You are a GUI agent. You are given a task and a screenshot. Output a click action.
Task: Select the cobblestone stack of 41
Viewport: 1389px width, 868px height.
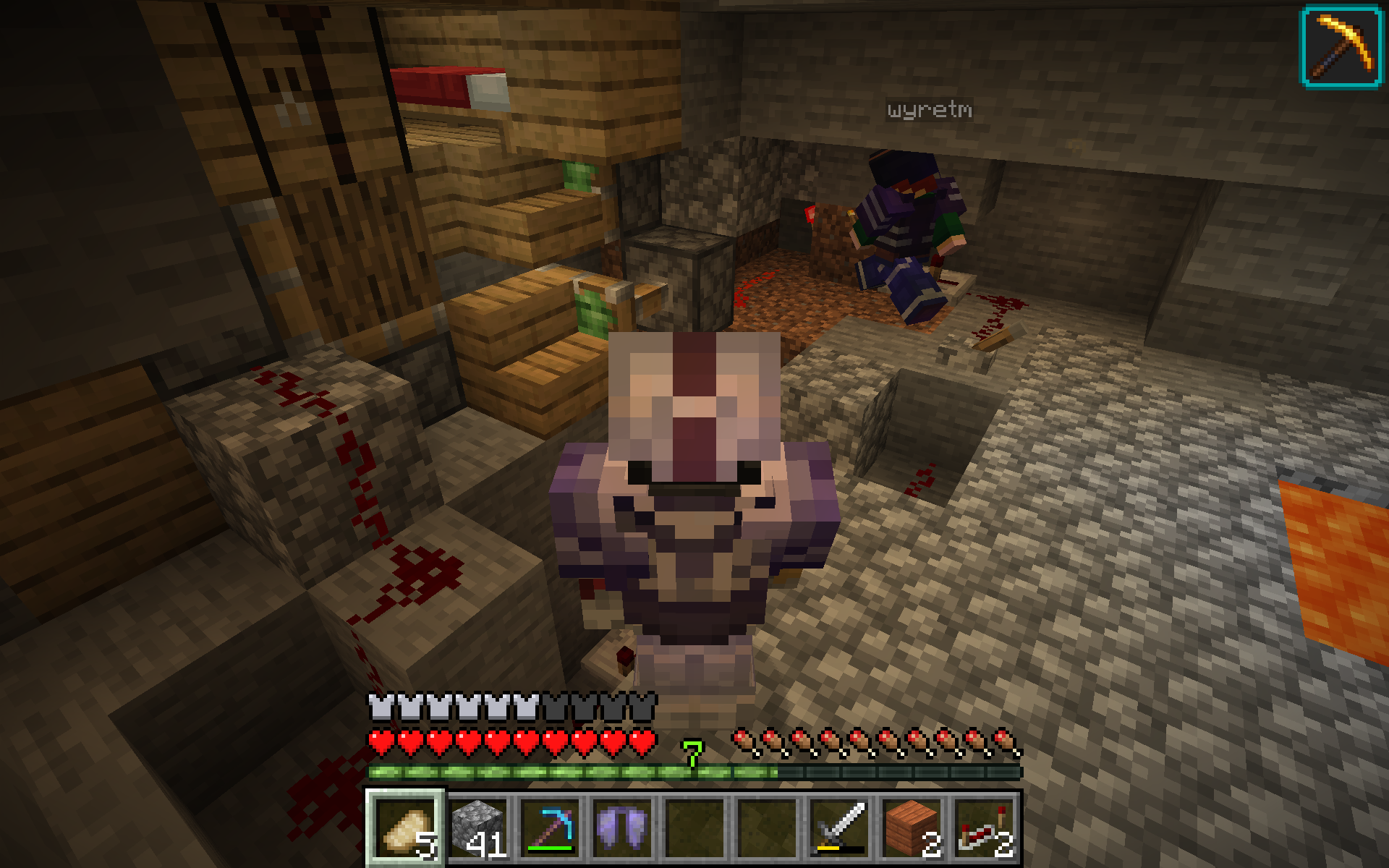click(477, 827)
